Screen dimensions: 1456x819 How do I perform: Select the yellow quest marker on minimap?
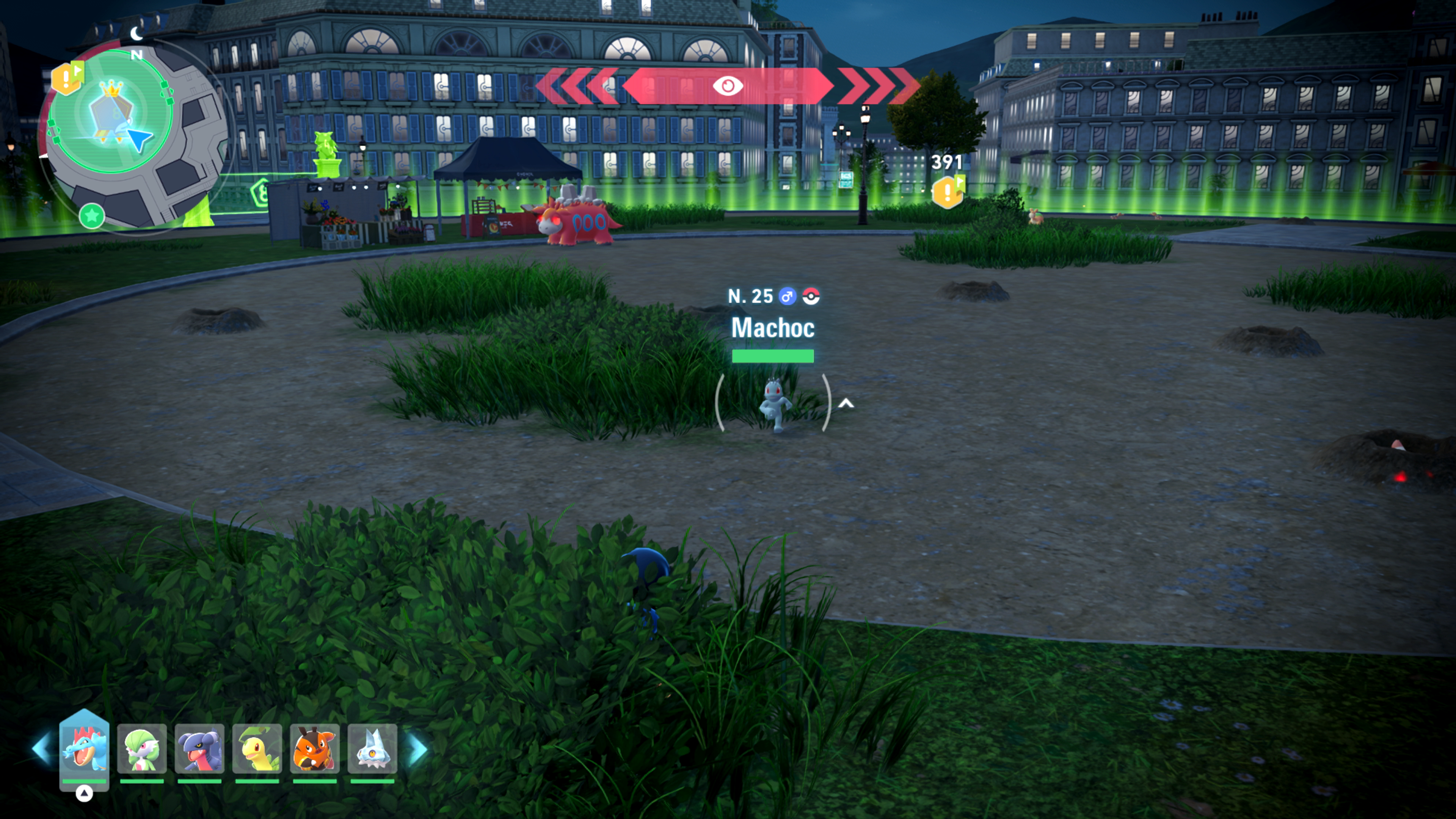coord(67,78)
